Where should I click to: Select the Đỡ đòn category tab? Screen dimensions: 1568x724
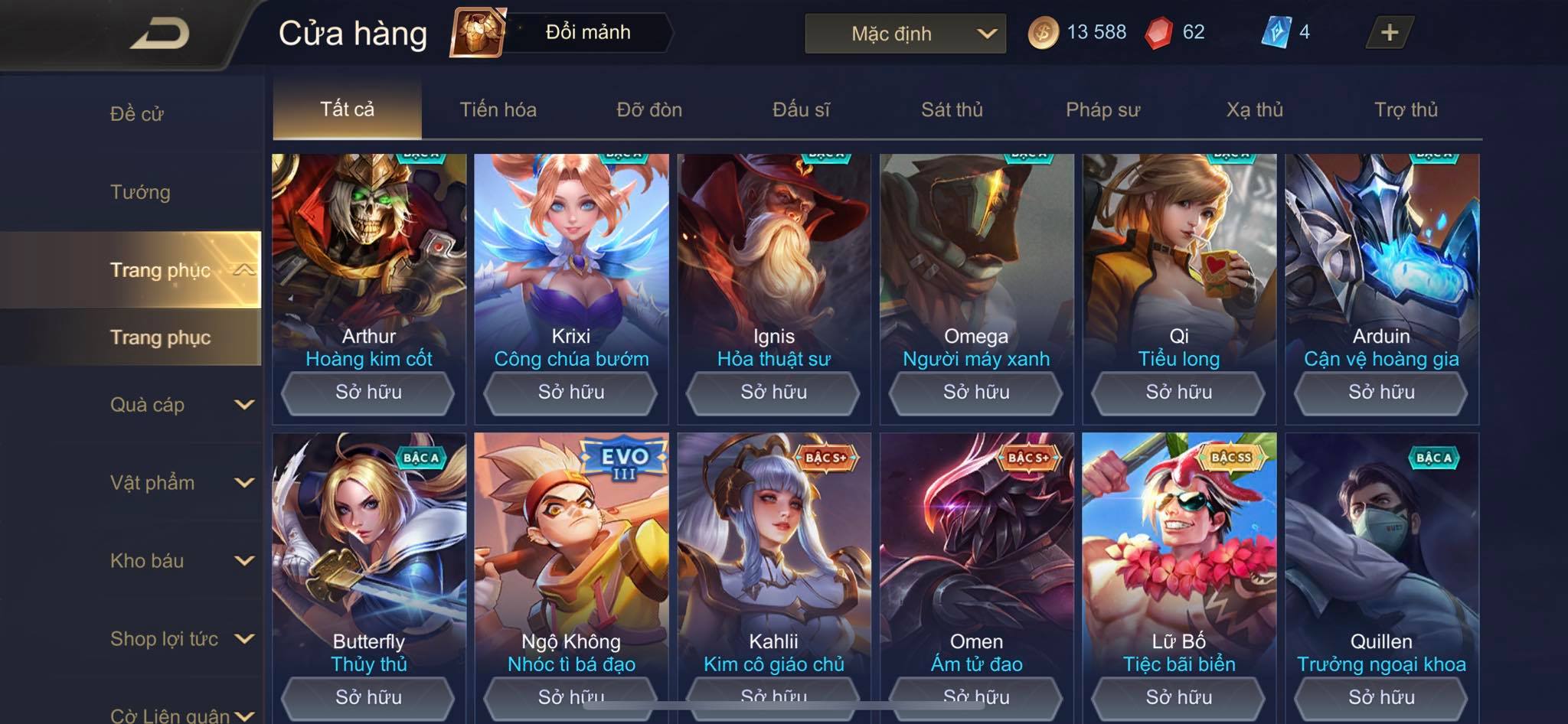pyautogui.click(x=649, y=109)
